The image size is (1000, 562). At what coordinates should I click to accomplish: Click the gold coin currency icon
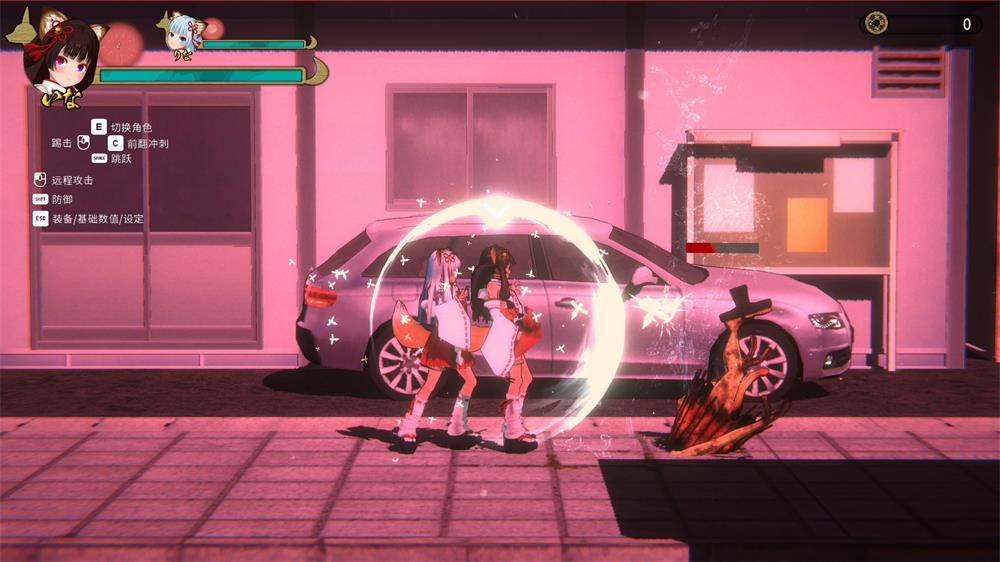pos(876,23)
